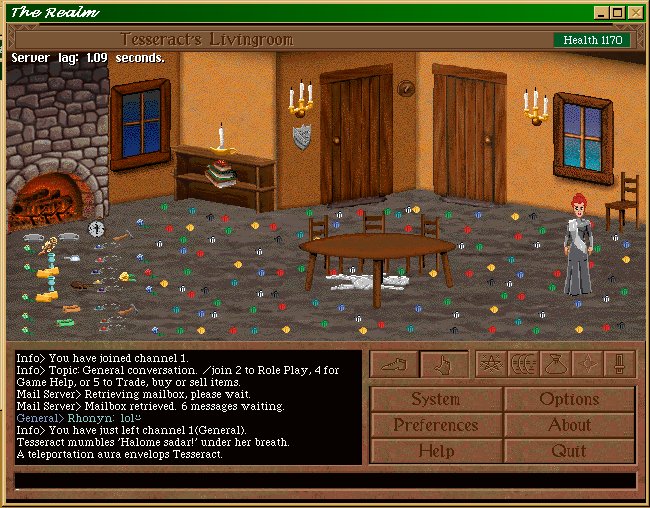Click the chat text input bar
The height and width of the screenshot is (508, 650).
(x=325, y=481)
